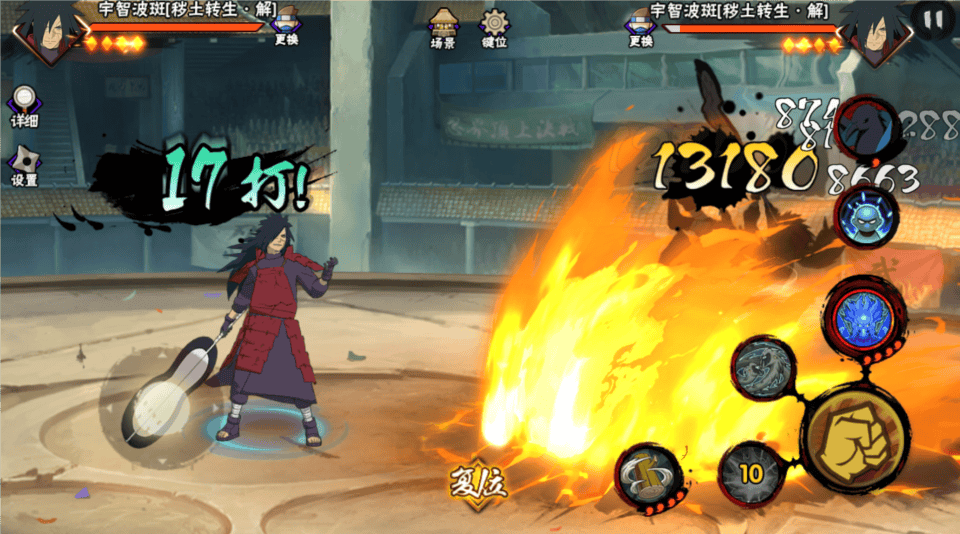
Task: Trigger the skill showing cooldown 10
Action: click(750, 474)
